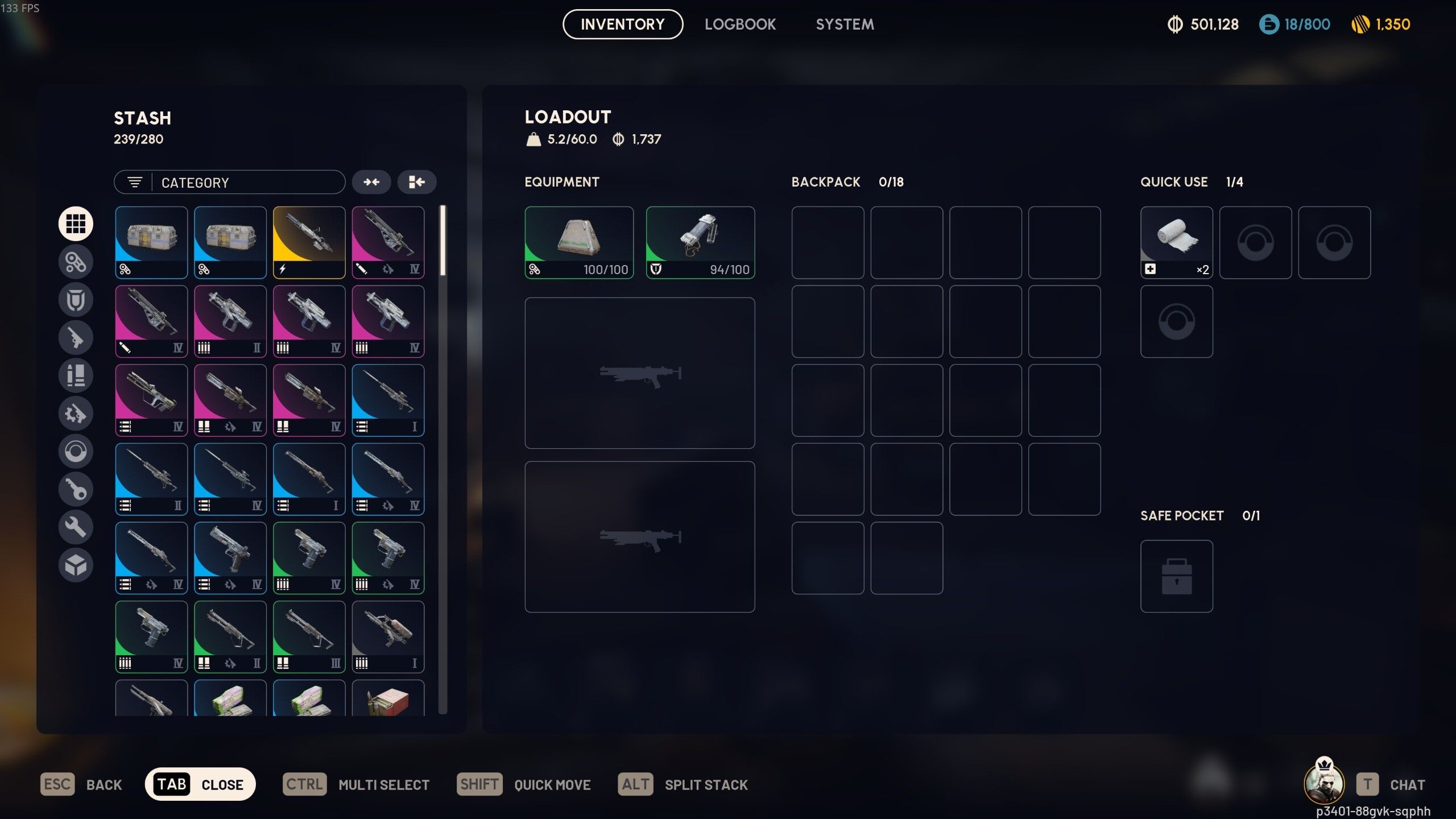Select the yellow legendary weapon in stash
Viewport: 1456px width, 819px height.
pos(309,242)
